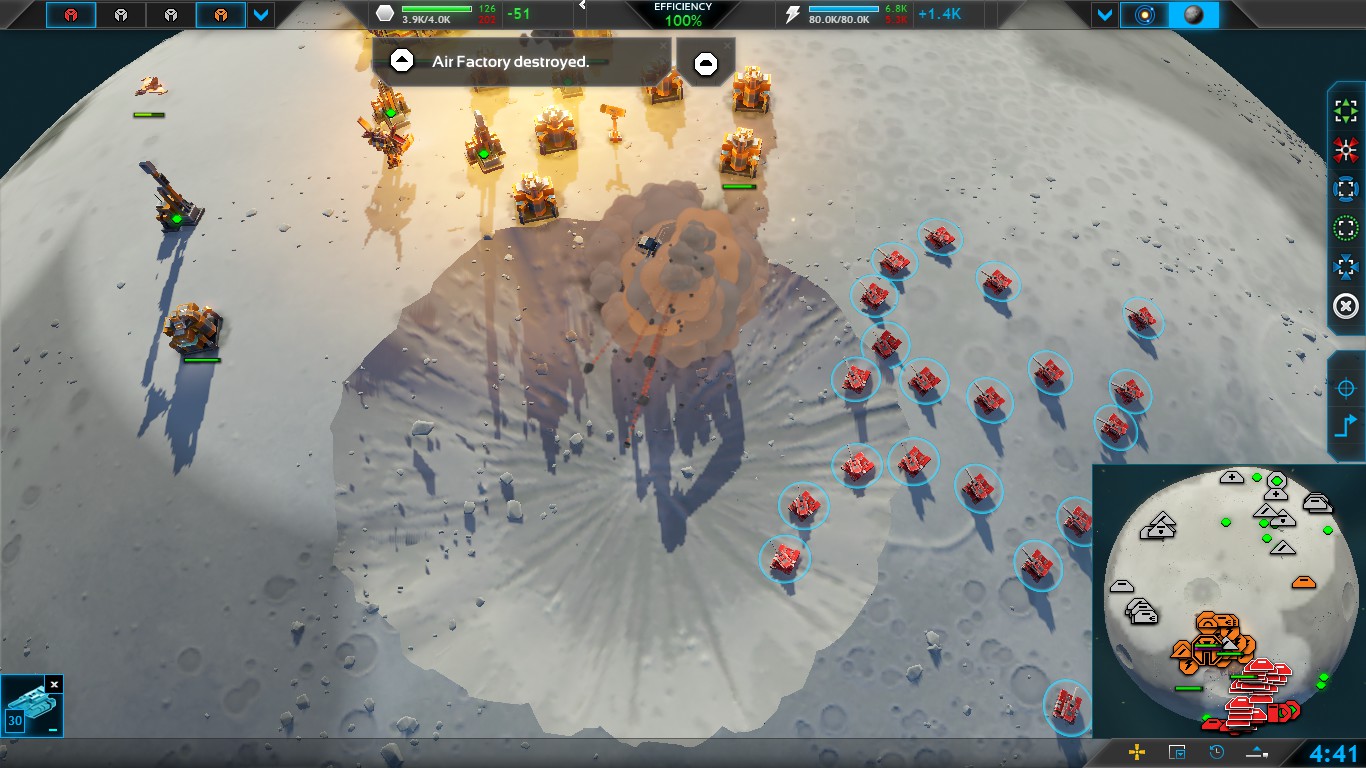
Task: Toggle the blue arrow movement-mode order
Action: click(1346, 427)
